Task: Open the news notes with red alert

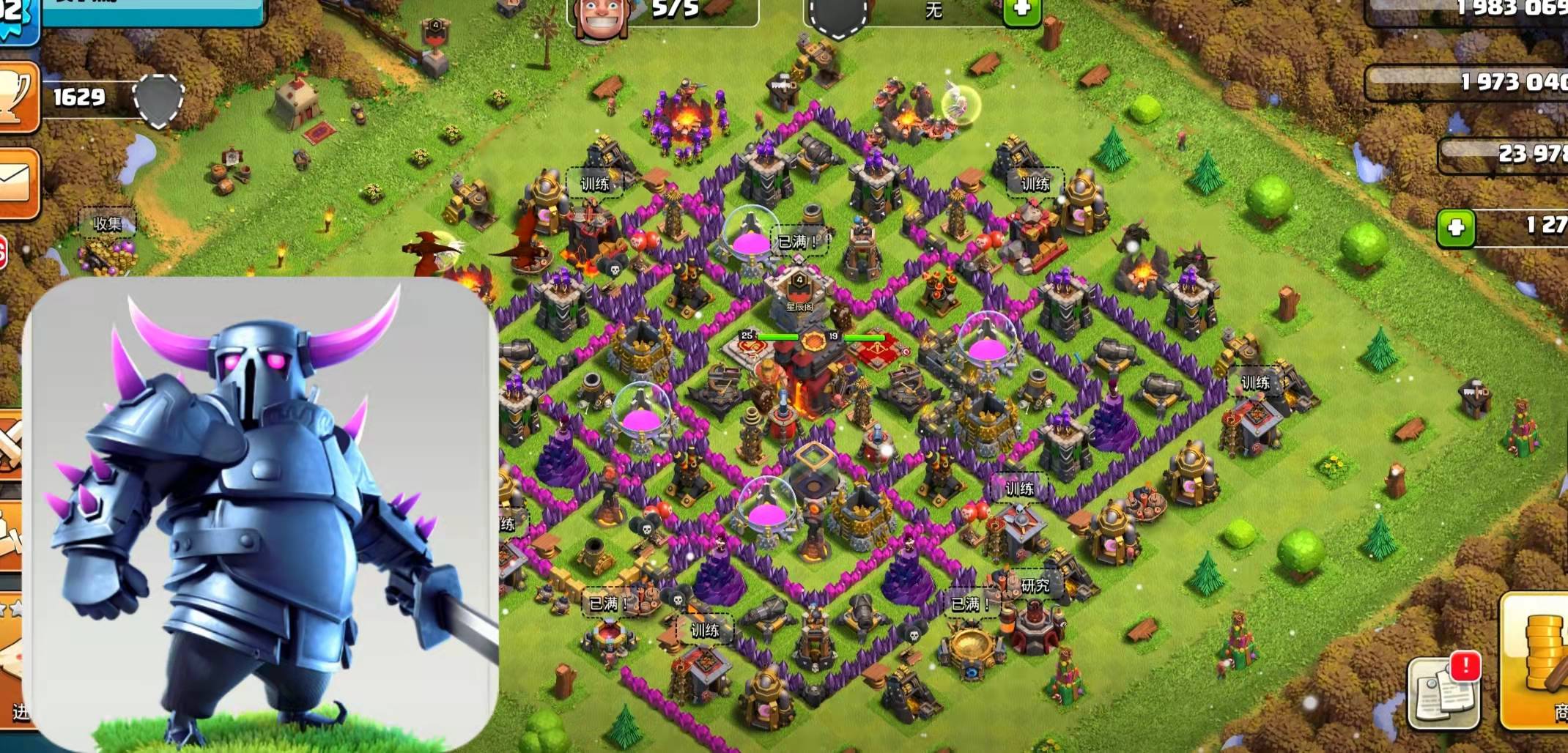Action: pyautogui.click(x=1443, y=691)
